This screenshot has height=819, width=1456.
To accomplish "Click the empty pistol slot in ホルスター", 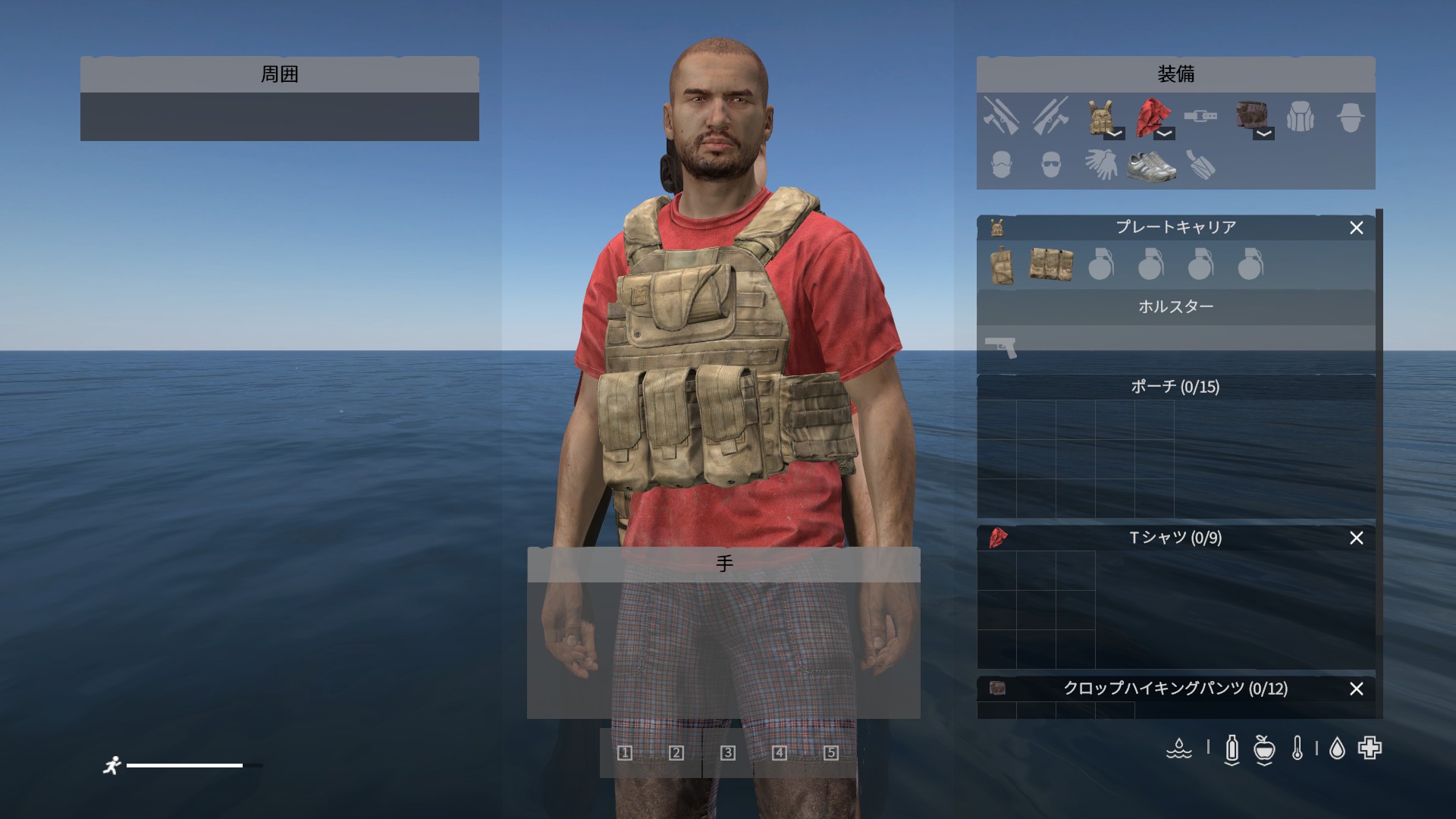I will pyautogui.click(x=1001, y=347).
